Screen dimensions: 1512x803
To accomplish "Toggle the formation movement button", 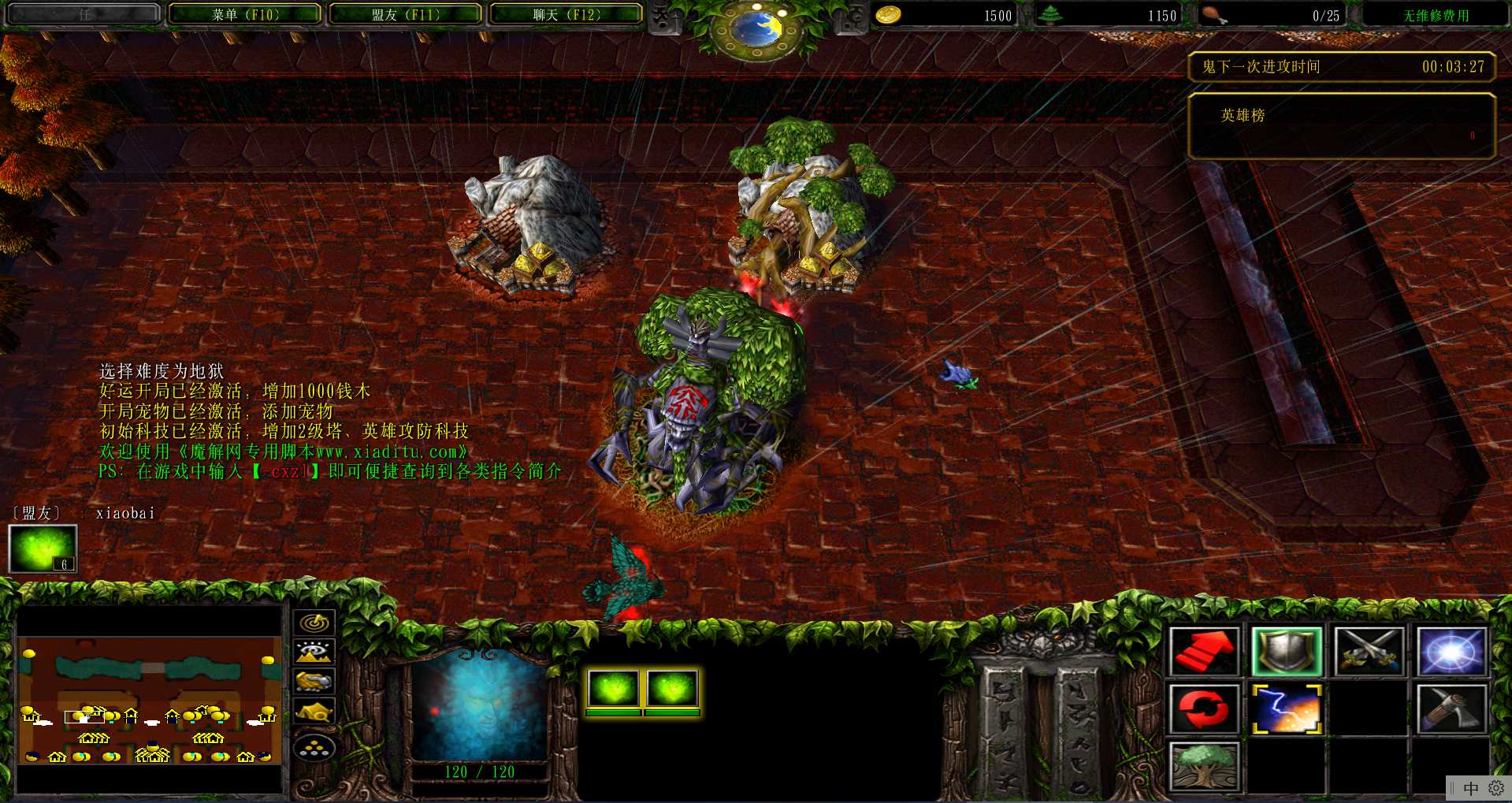I will 314,747.
